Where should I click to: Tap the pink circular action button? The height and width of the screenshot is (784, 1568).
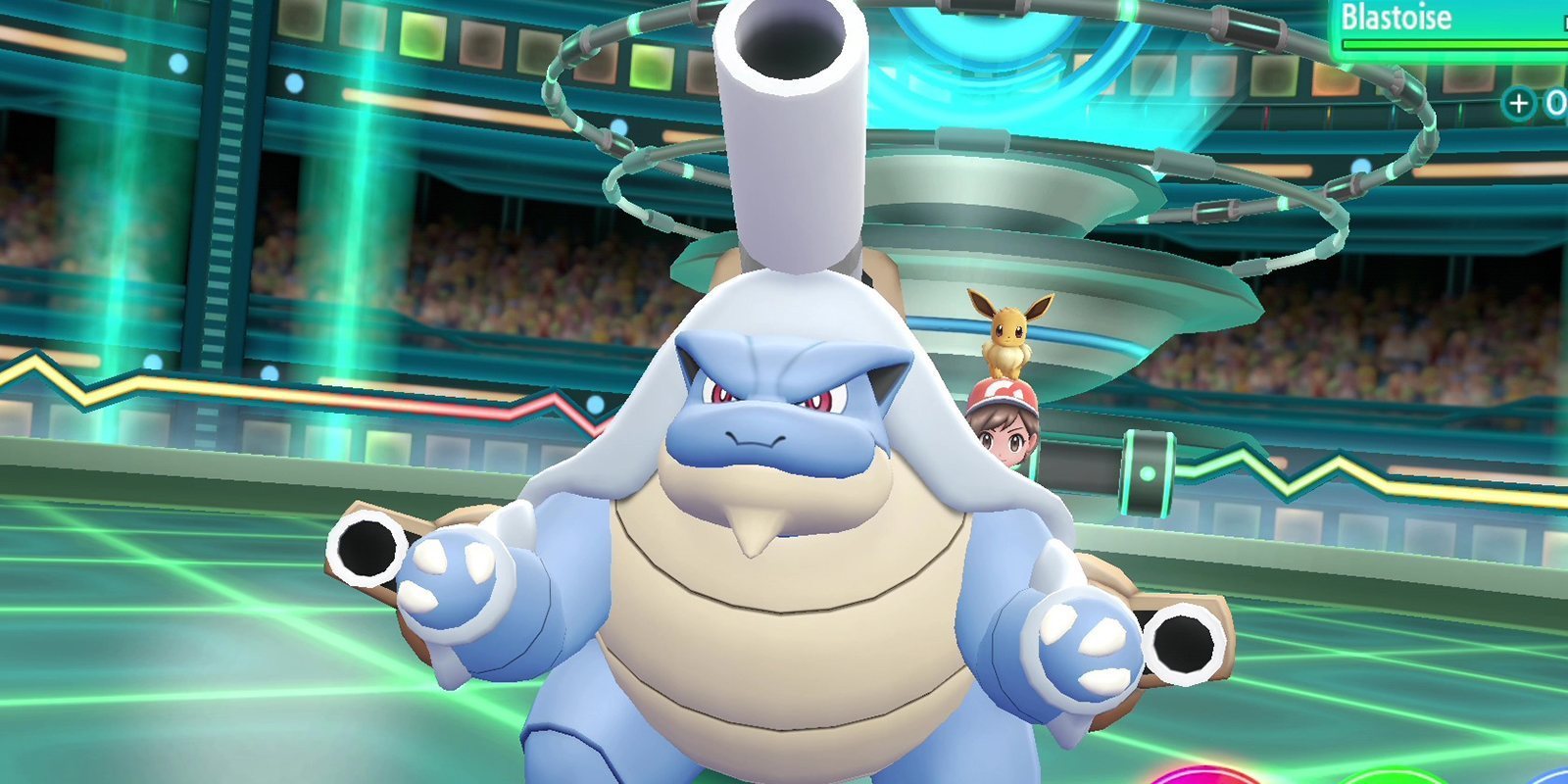(1205, 779)
